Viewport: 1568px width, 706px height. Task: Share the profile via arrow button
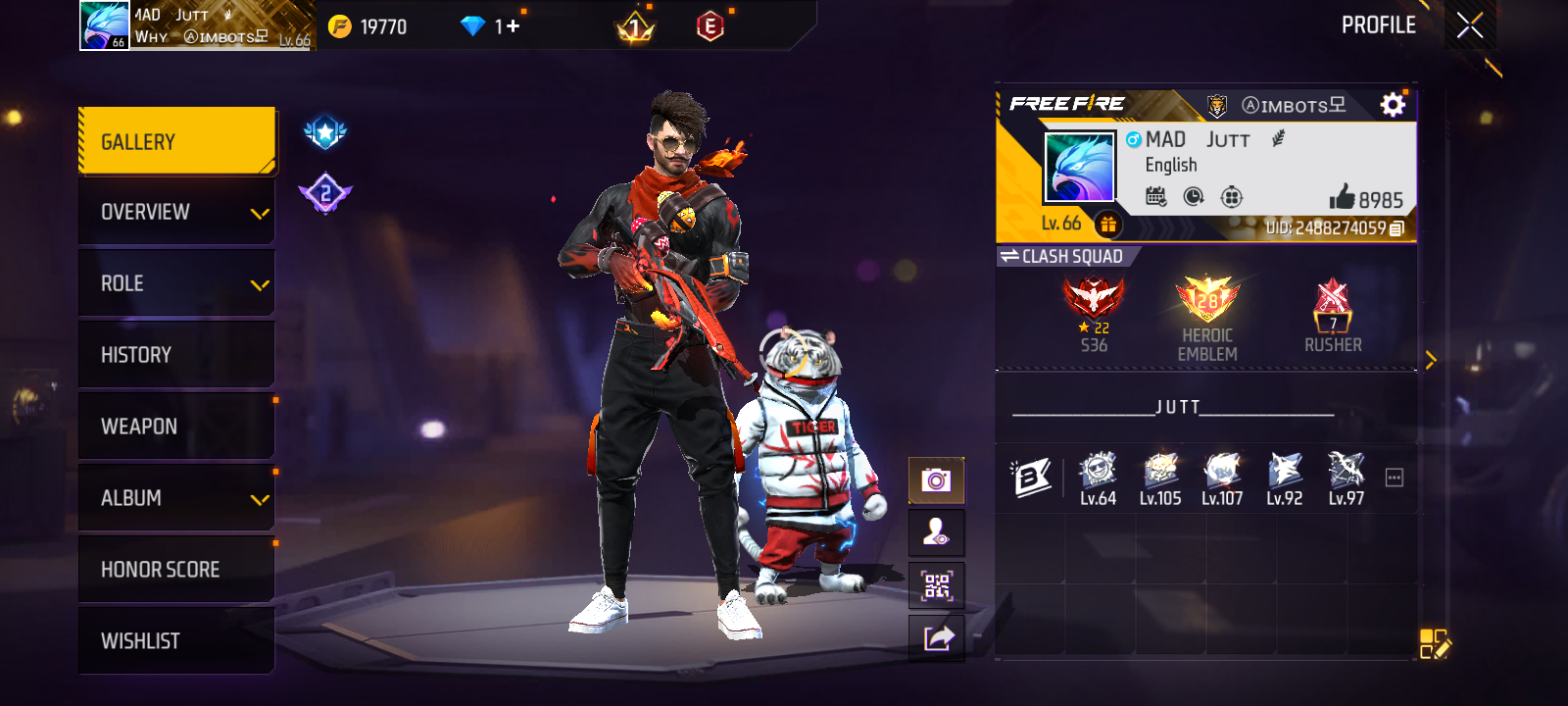point(936,639)
